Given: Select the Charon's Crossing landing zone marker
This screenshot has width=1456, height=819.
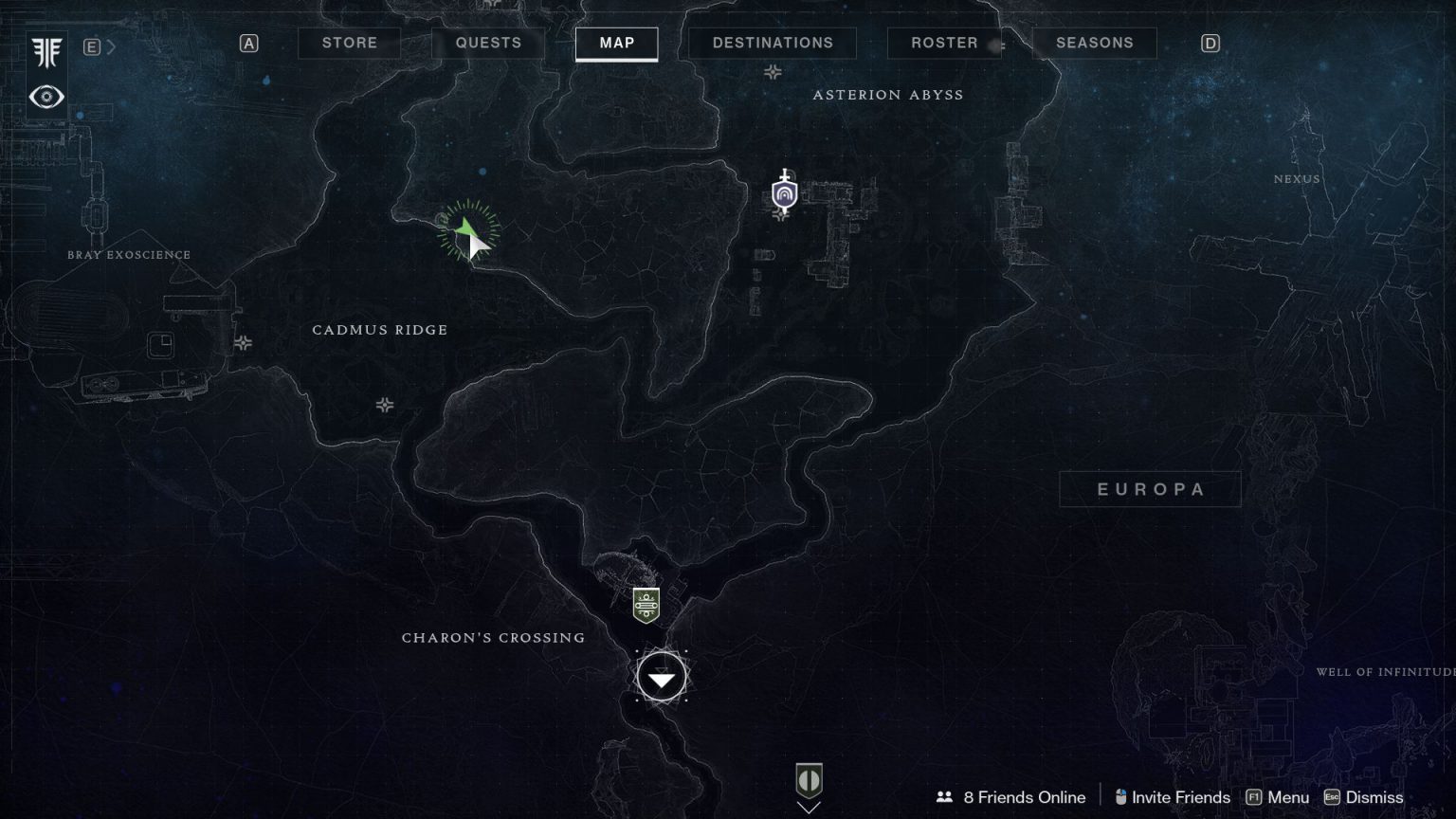Looking at the screenshot, I should click(662, 678).
